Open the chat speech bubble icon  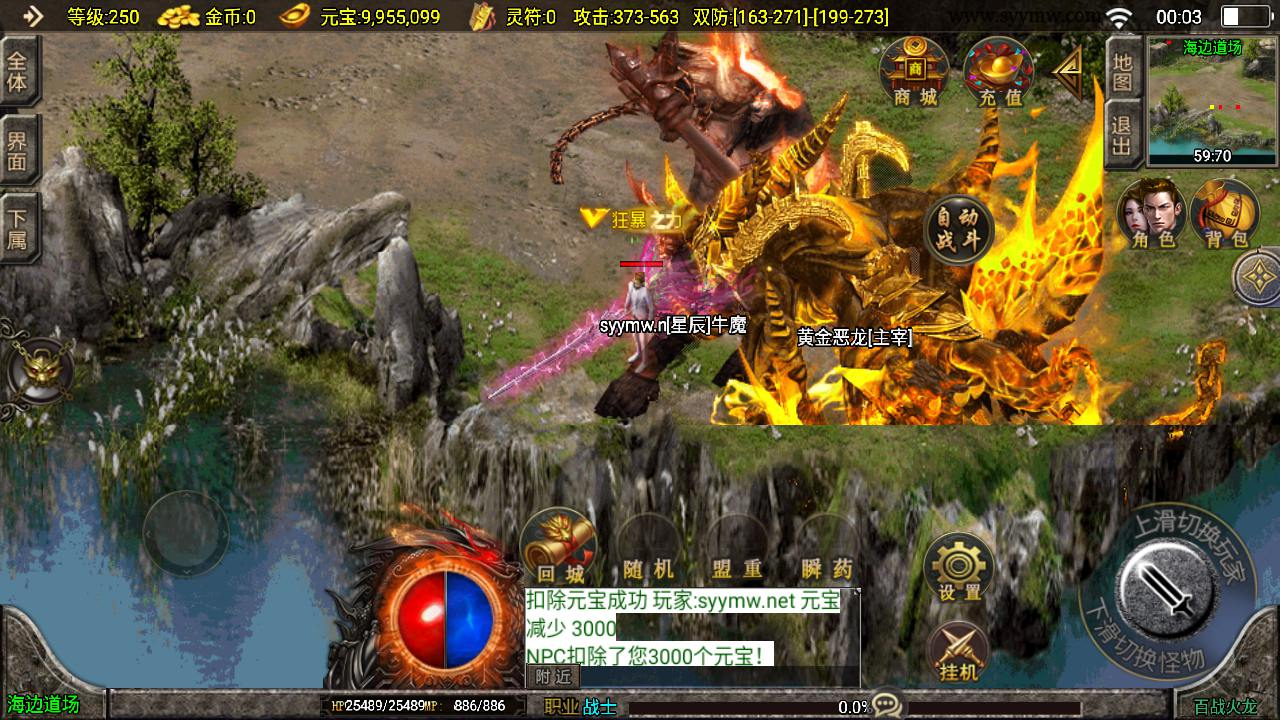(x=886, y=704)
